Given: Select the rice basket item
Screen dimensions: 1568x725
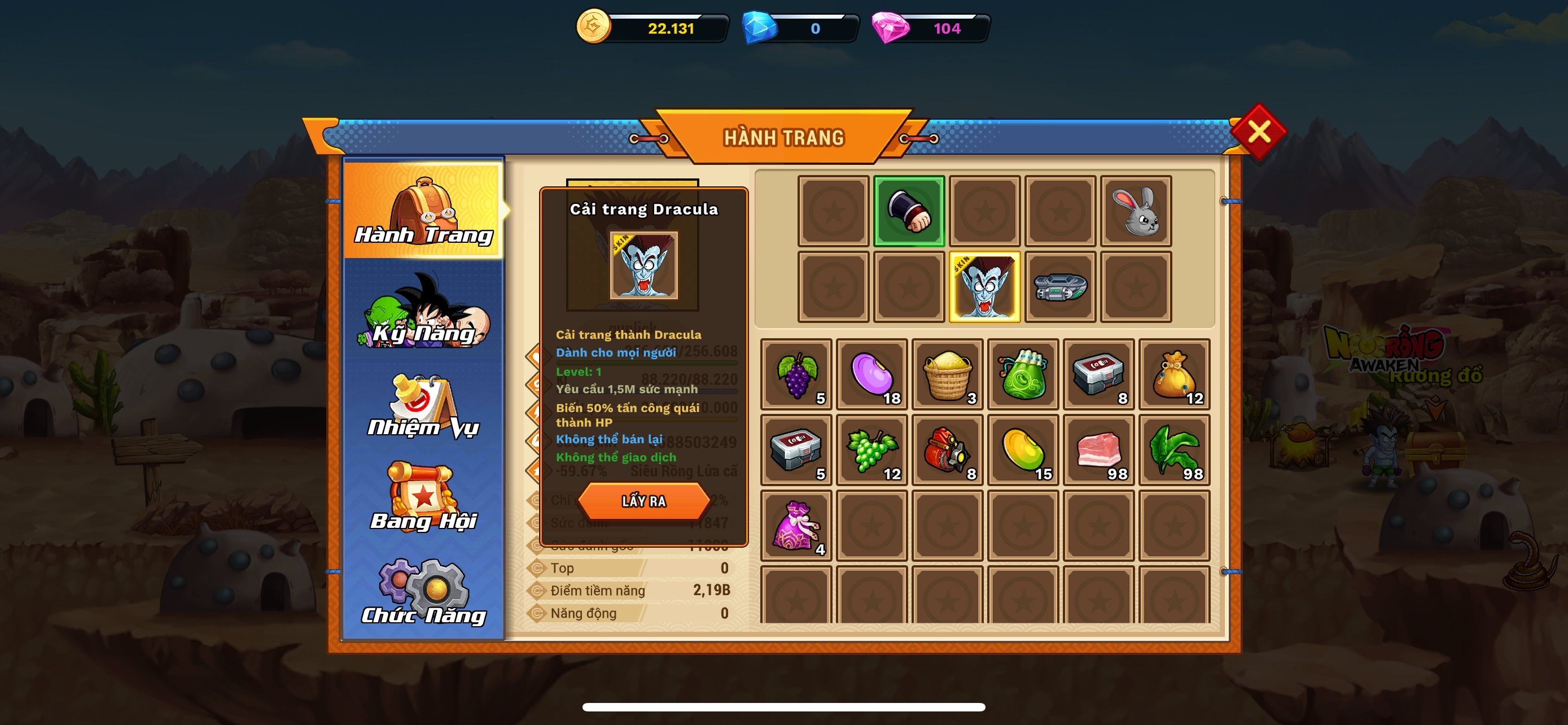Looking at the screenshot, I should pyautogui.click(x=947, y=374).
